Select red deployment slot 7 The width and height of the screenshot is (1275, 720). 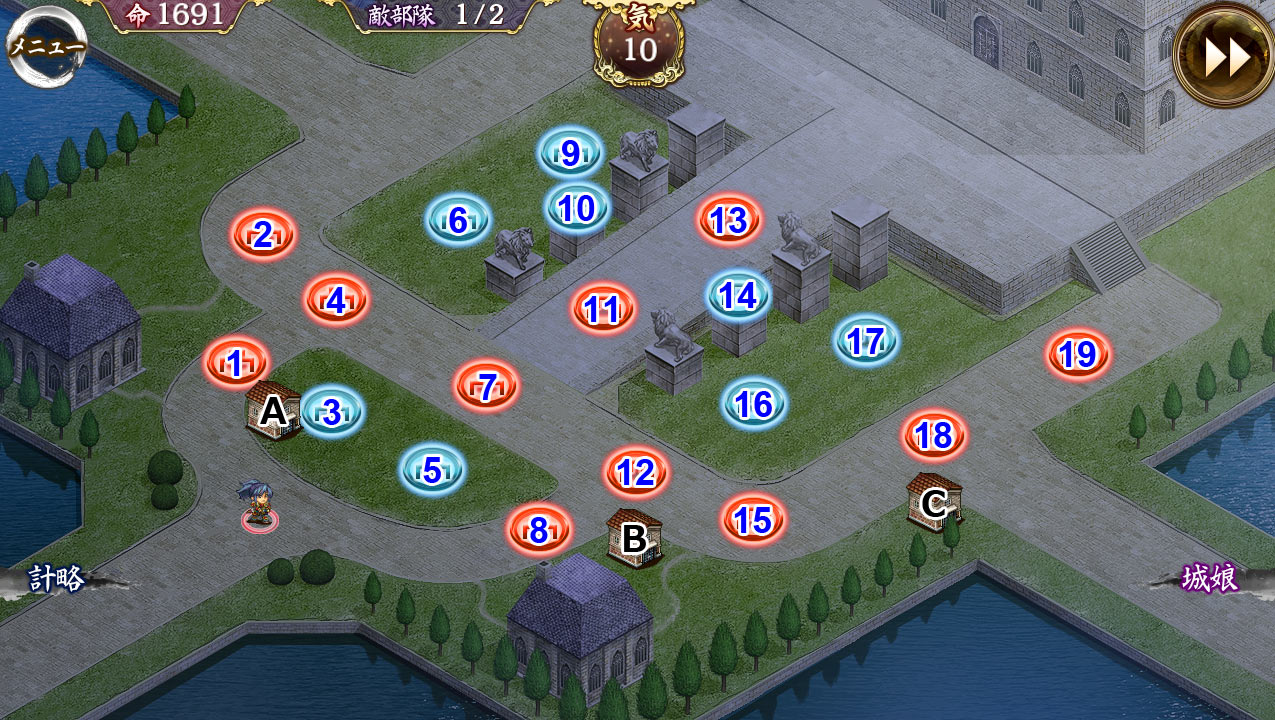[487, 386]
